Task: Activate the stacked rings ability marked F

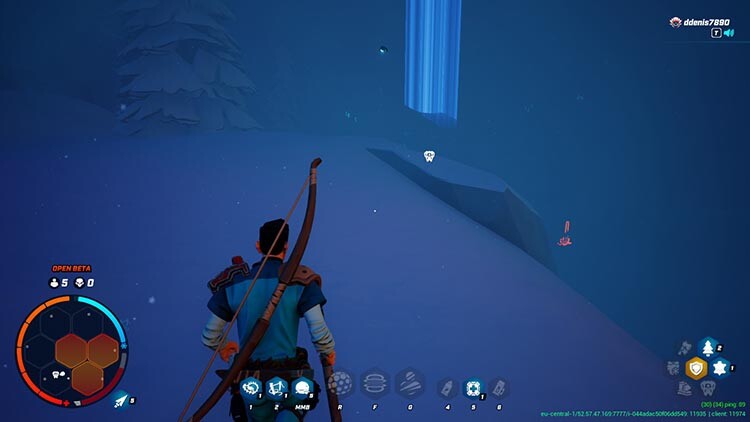Action: pyautogui.click(x=375, y=384)
